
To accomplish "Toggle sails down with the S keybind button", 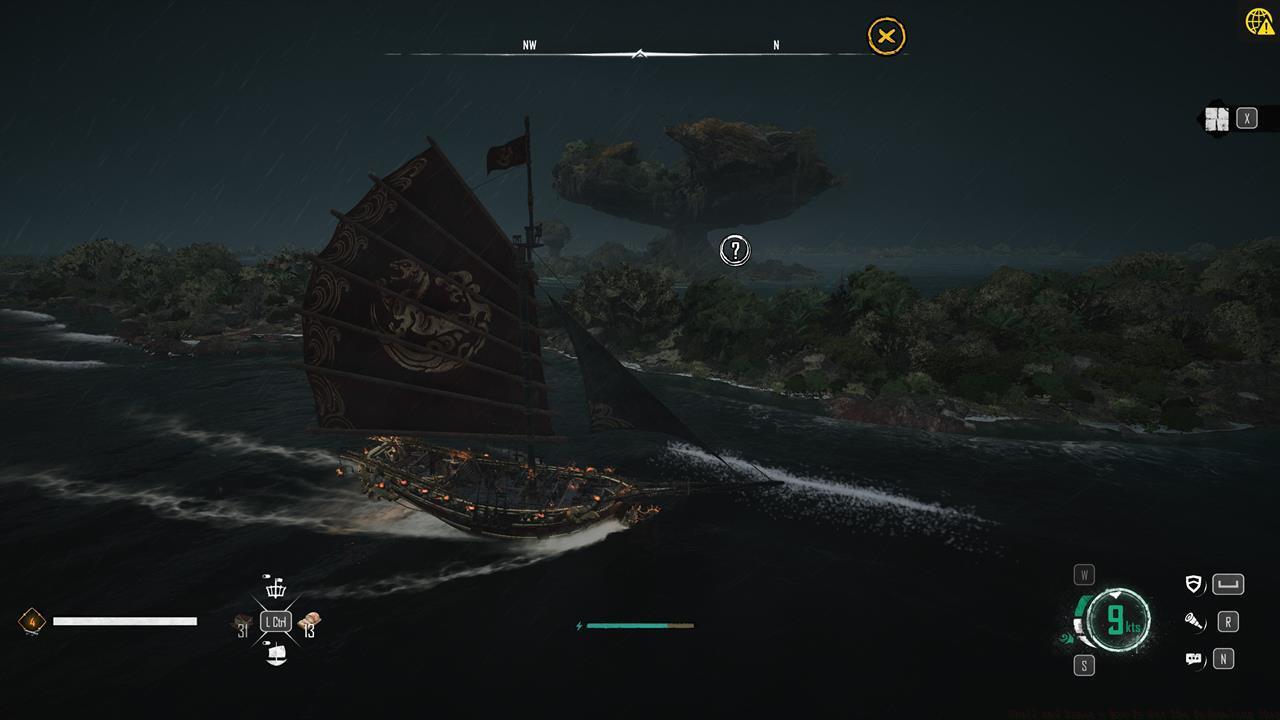I will tap(1082, 663).
